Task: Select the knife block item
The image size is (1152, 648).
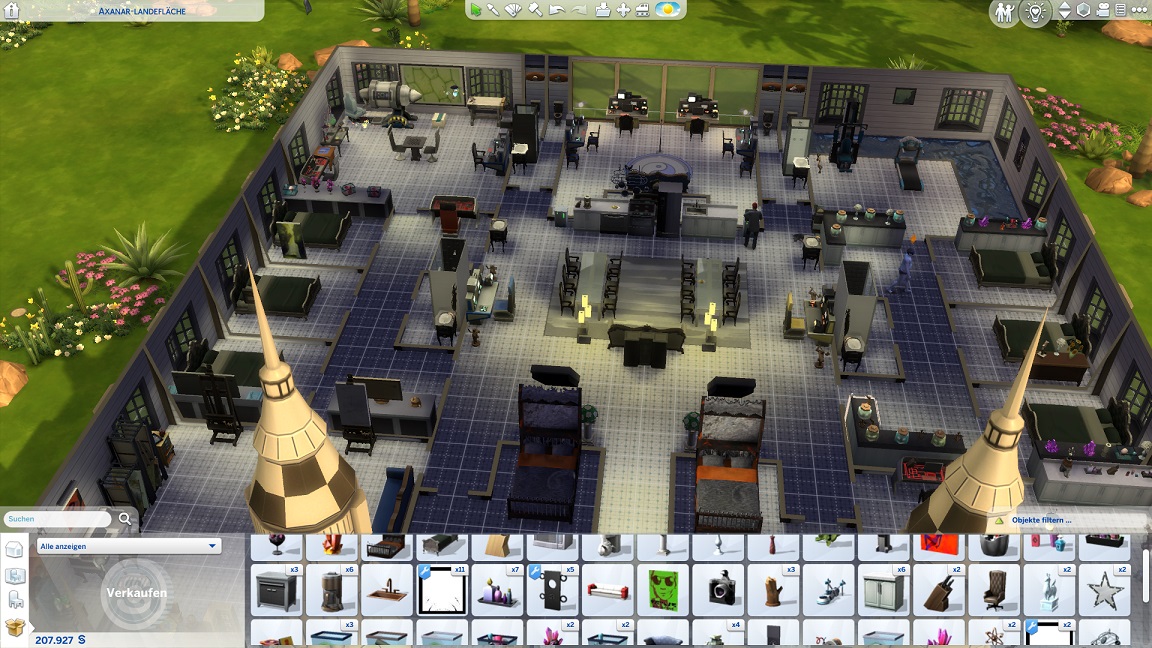Action: tap(940, 589)
